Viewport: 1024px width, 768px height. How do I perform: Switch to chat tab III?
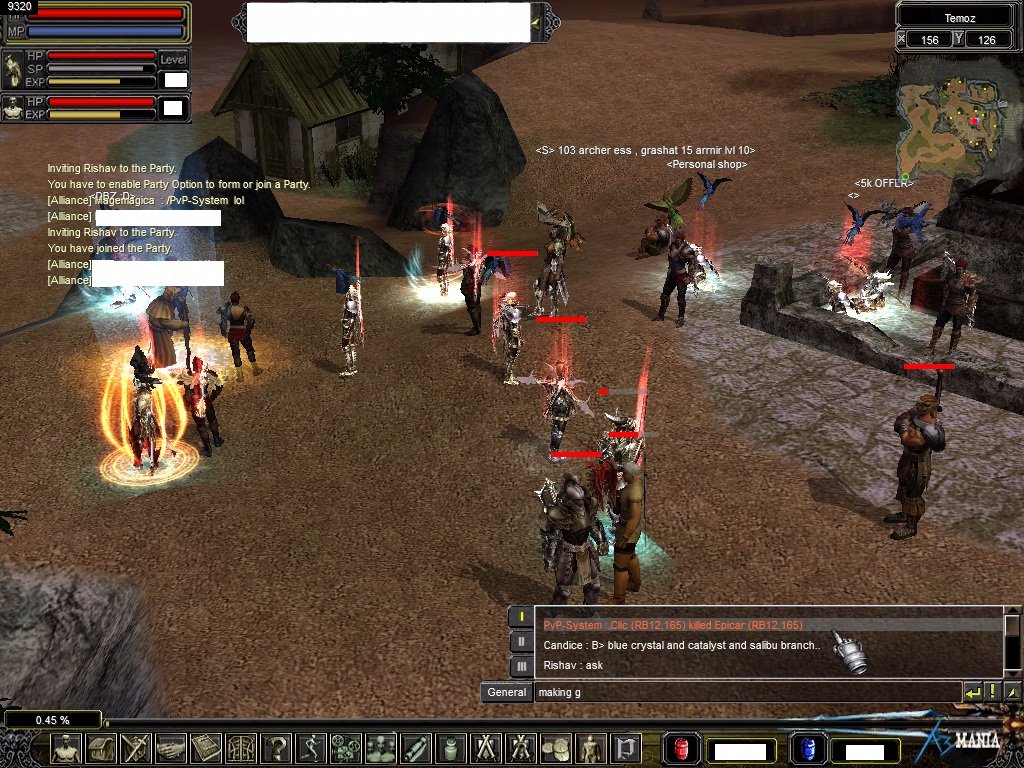click(x=520, y=665)
